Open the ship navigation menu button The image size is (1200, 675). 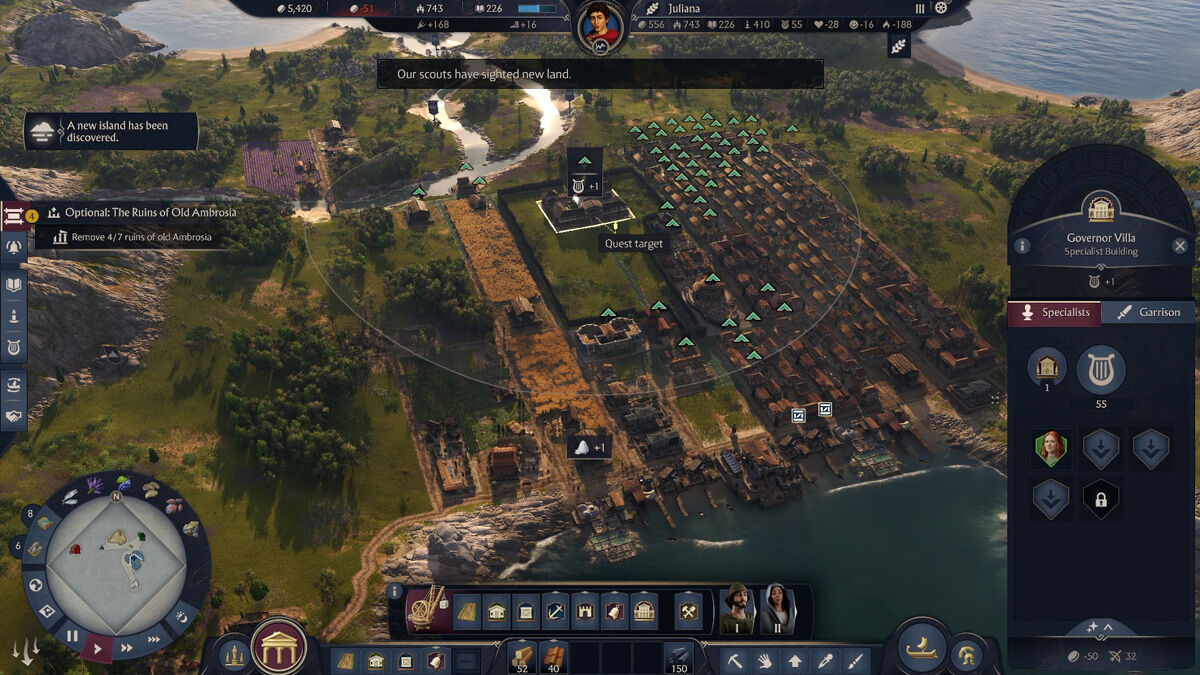coord(921,647)
